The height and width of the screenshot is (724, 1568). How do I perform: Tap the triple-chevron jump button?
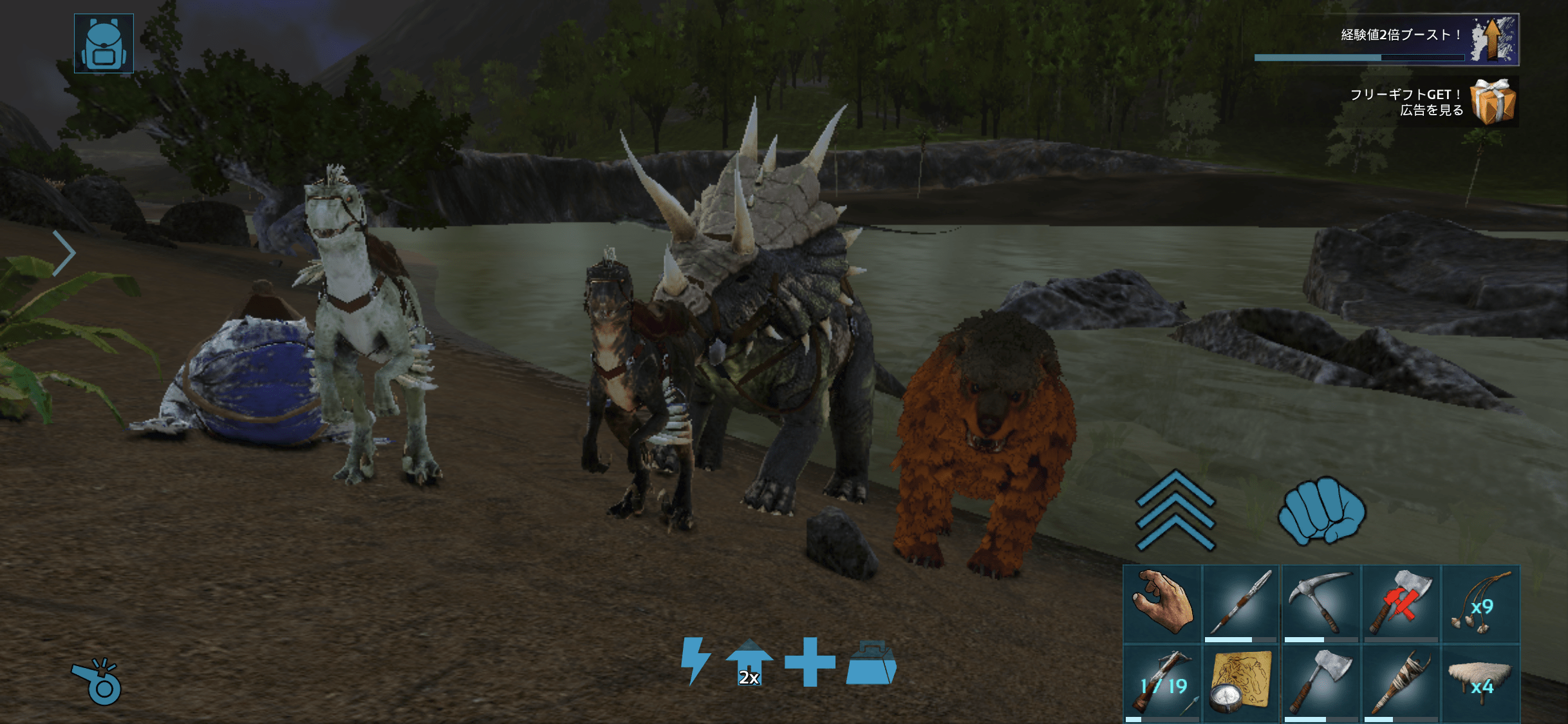pos(1175,510)
